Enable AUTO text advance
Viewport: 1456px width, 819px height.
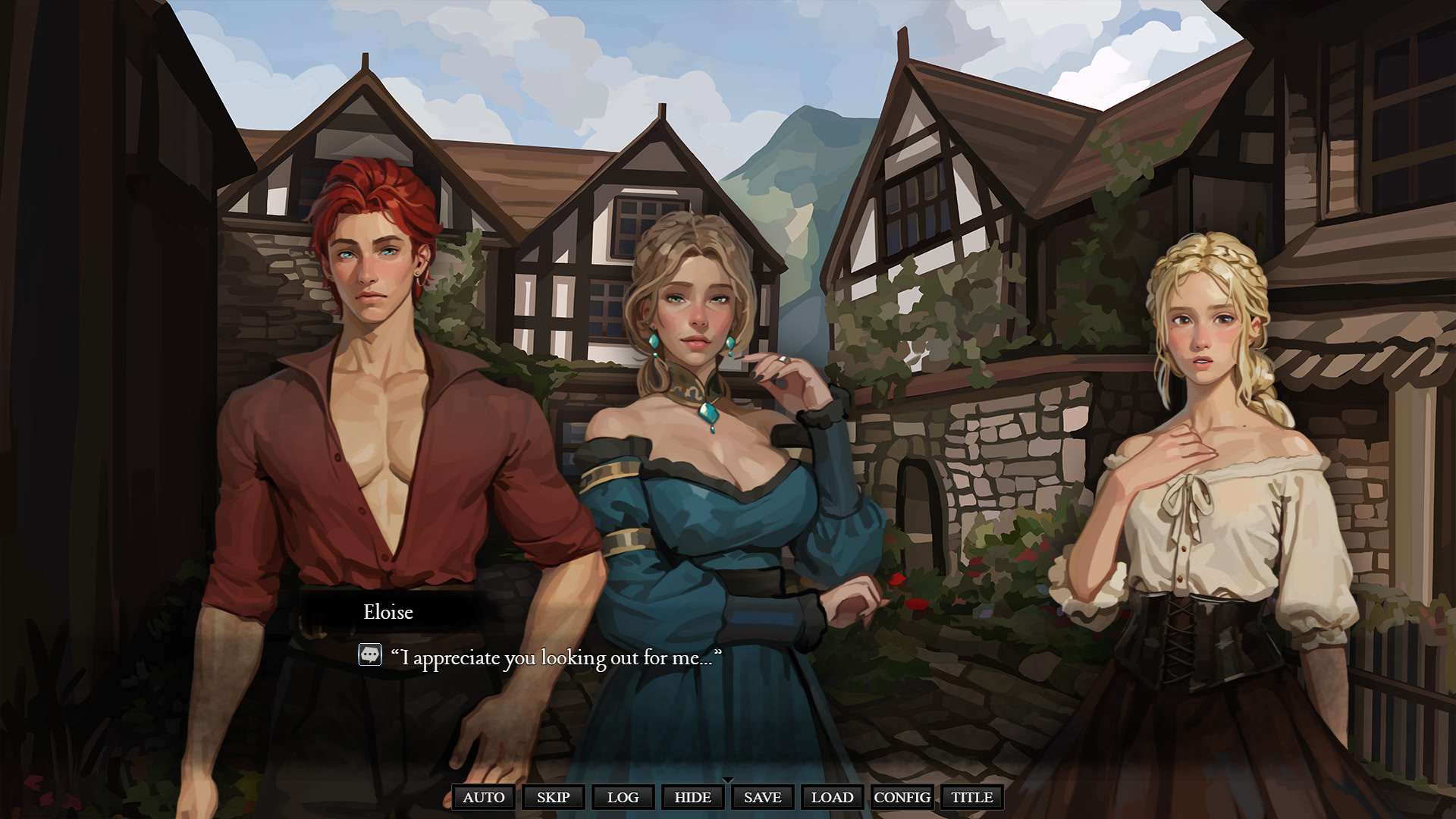click(484, 797)
